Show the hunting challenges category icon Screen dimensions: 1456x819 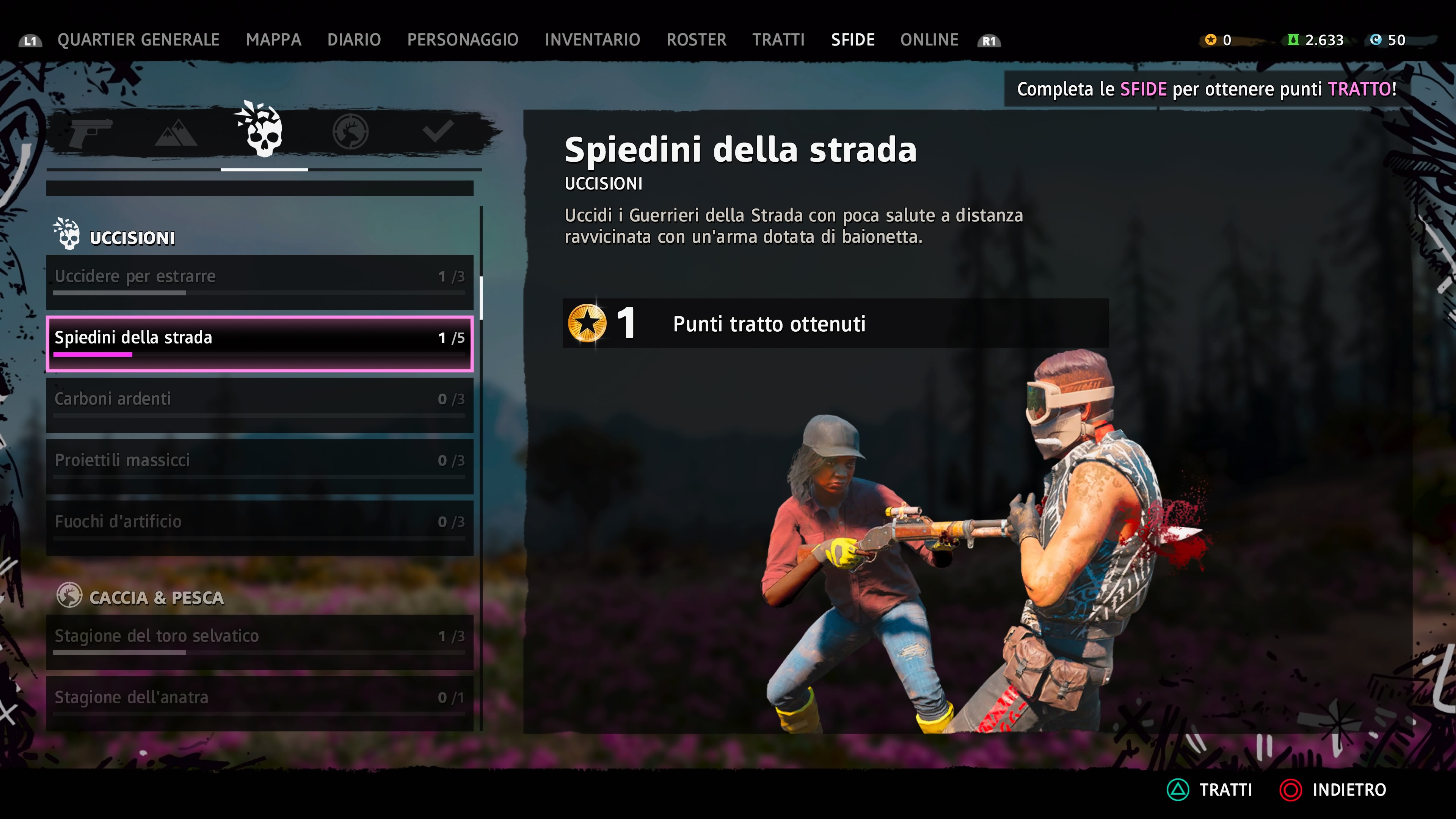(350, 132)
